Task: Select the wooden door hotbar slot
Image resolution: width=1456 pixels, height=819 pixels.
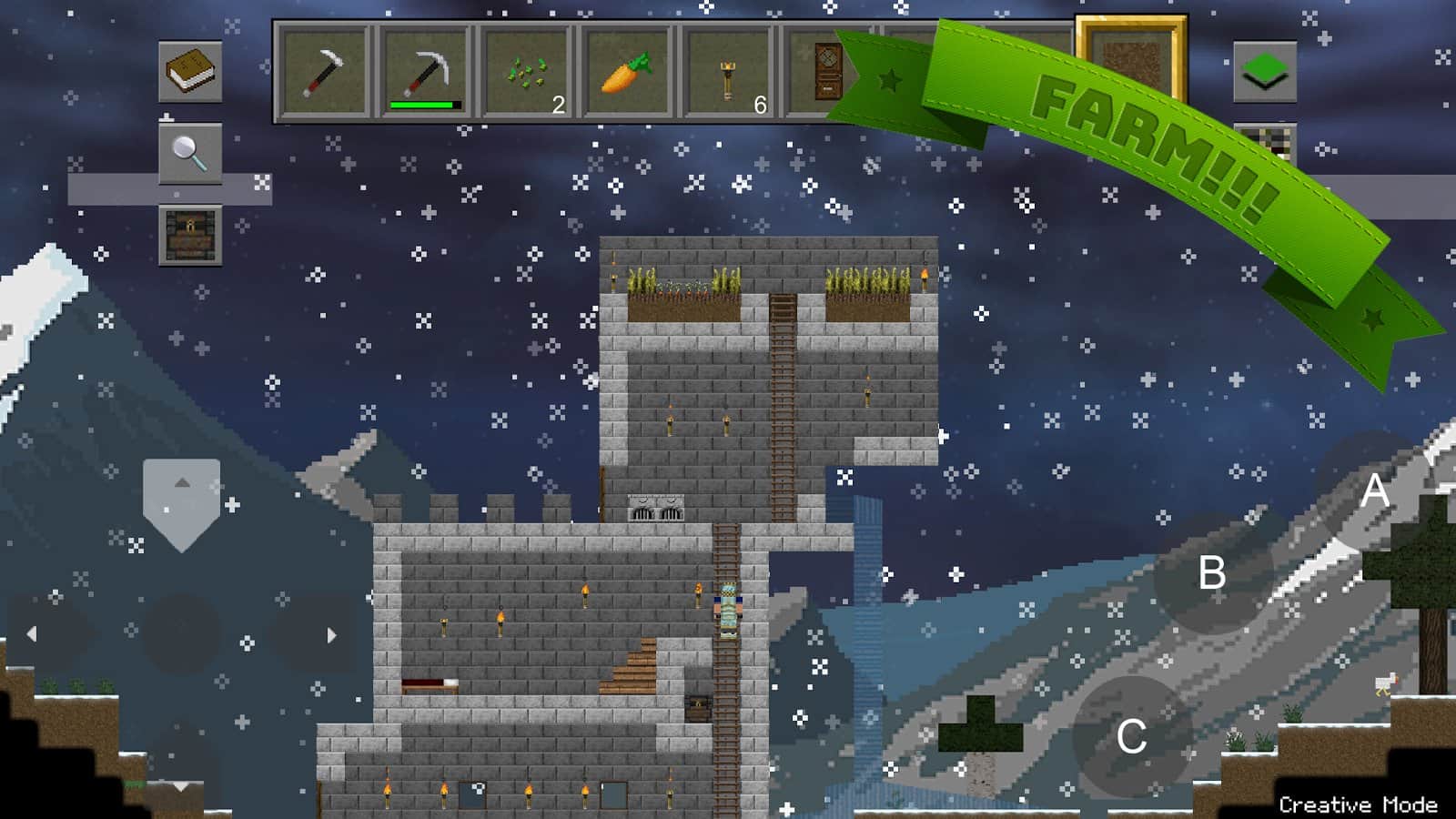Action: point(826,73)
